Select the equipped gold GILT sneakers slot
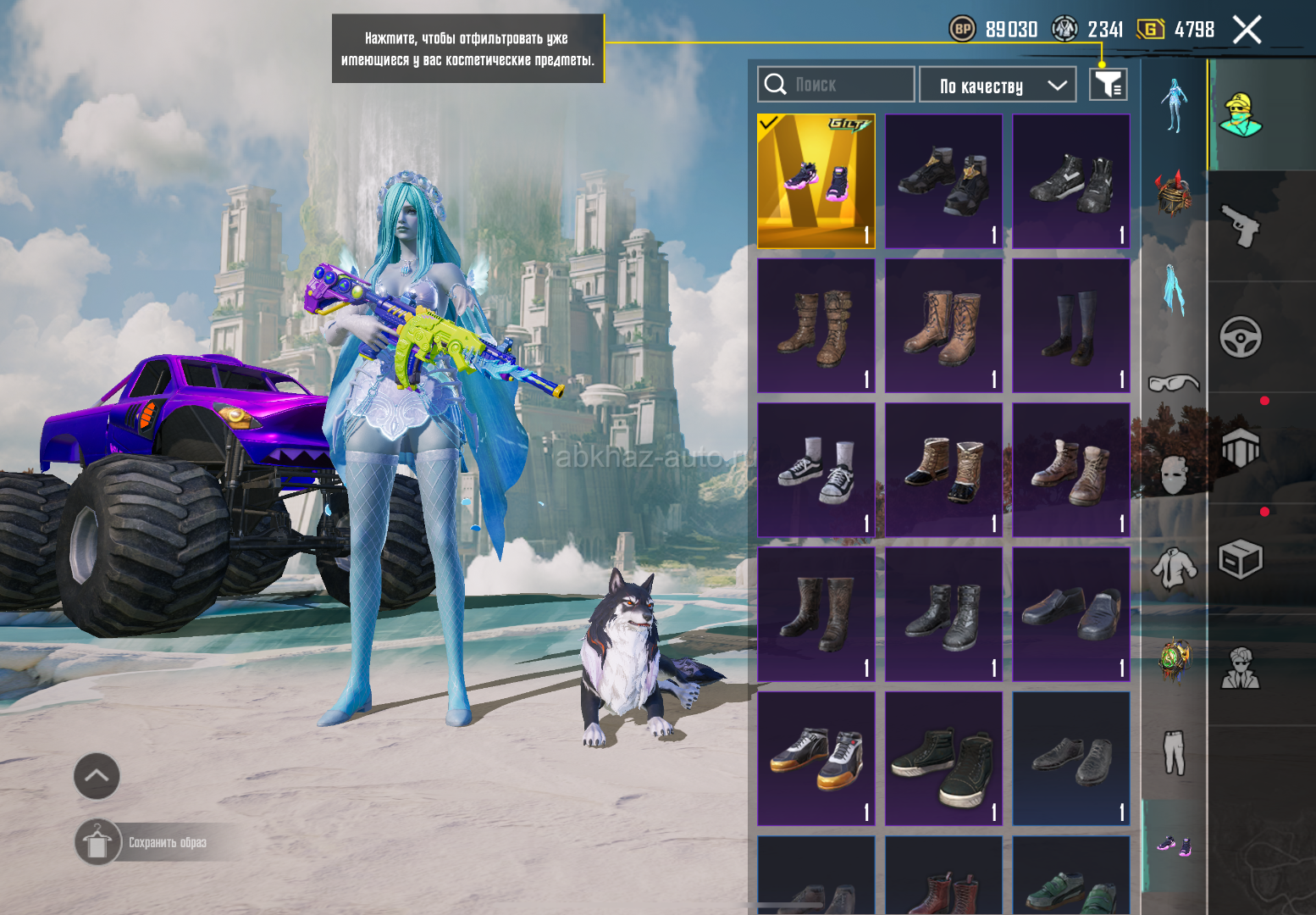 816,181
